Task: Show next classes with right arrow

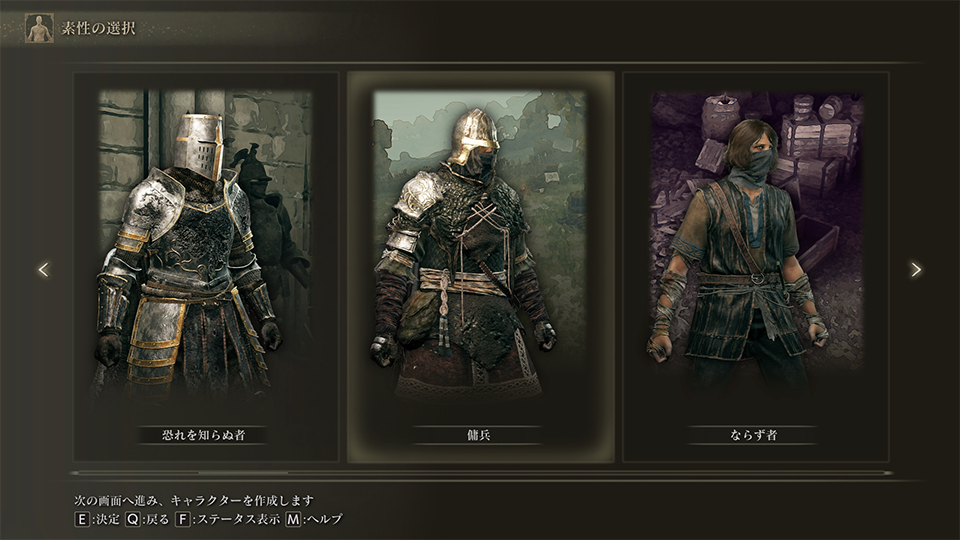Action: pos(915,269)
